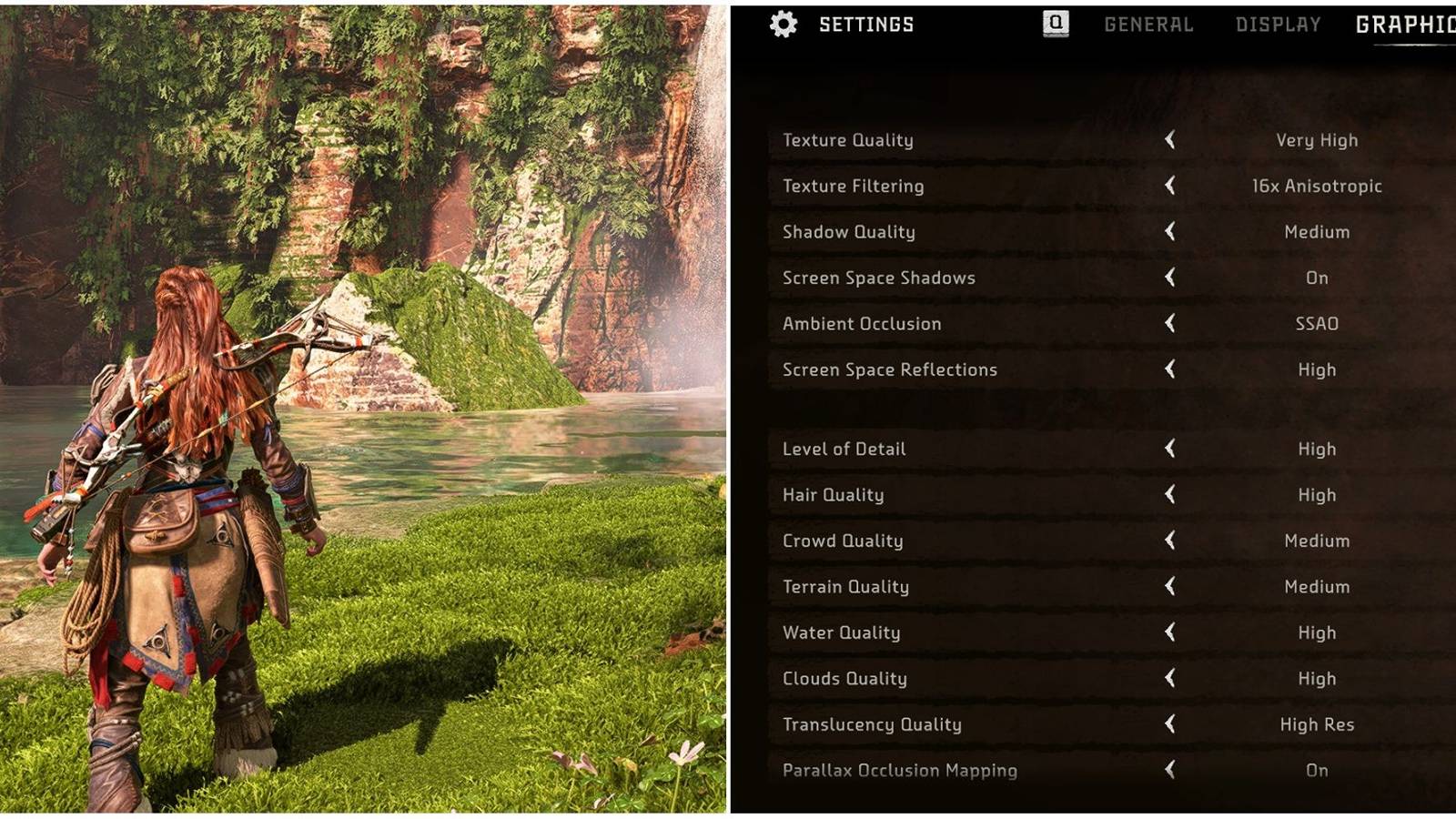Screen dimensions: 1456x819
Task: Switch to the DISPLAY tab
Action: 1278,25
